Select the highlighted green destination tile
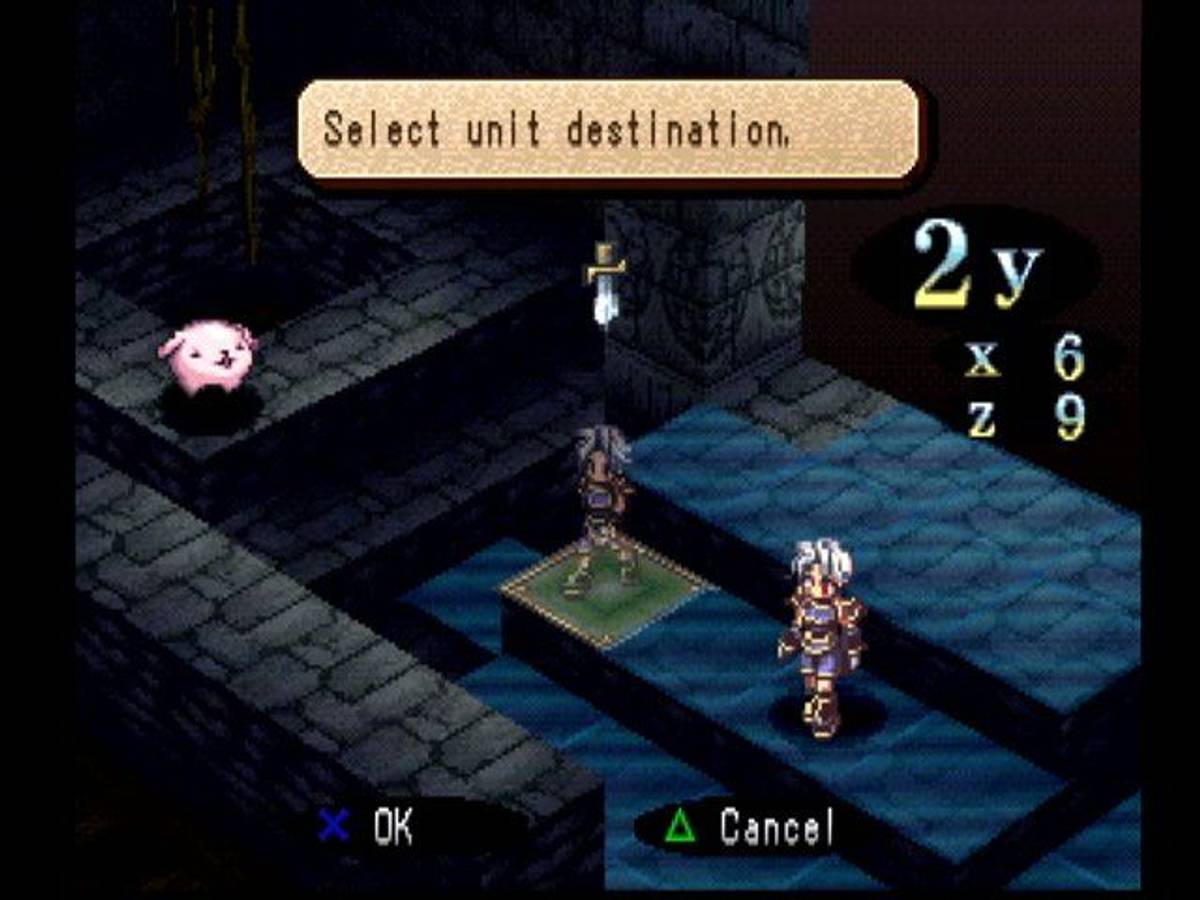The width and height of the screenshot is (1200, 900). (x=607, y=593)
